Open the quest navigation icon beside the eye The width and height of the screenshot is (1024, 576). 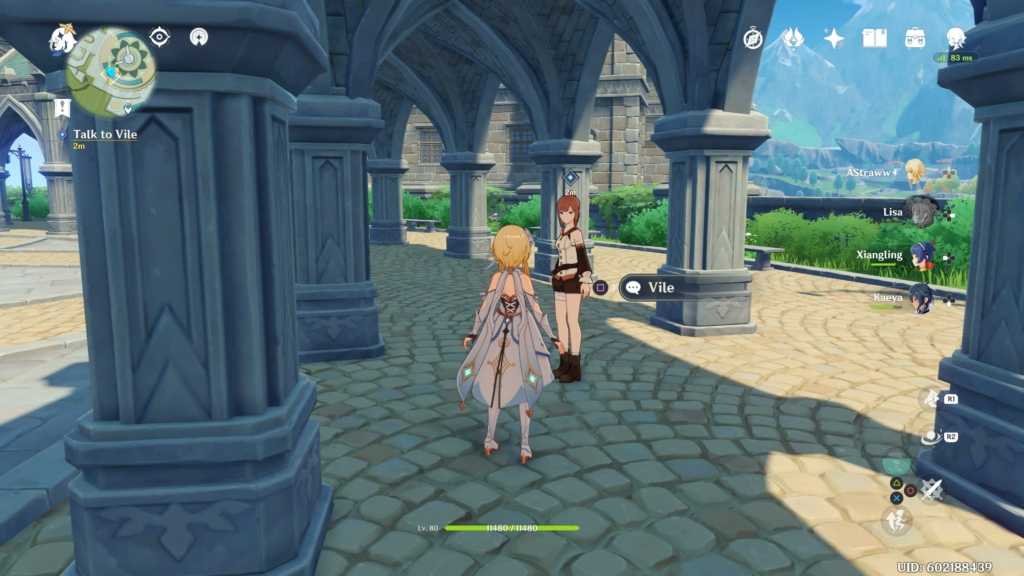point(199,37)
